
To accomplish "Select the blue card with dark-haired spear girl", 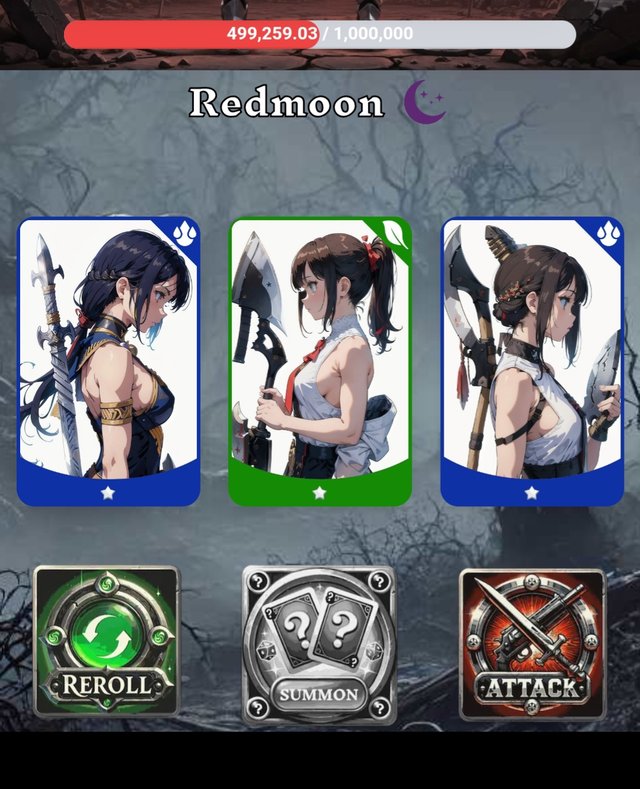I will [x=109, y=361].
